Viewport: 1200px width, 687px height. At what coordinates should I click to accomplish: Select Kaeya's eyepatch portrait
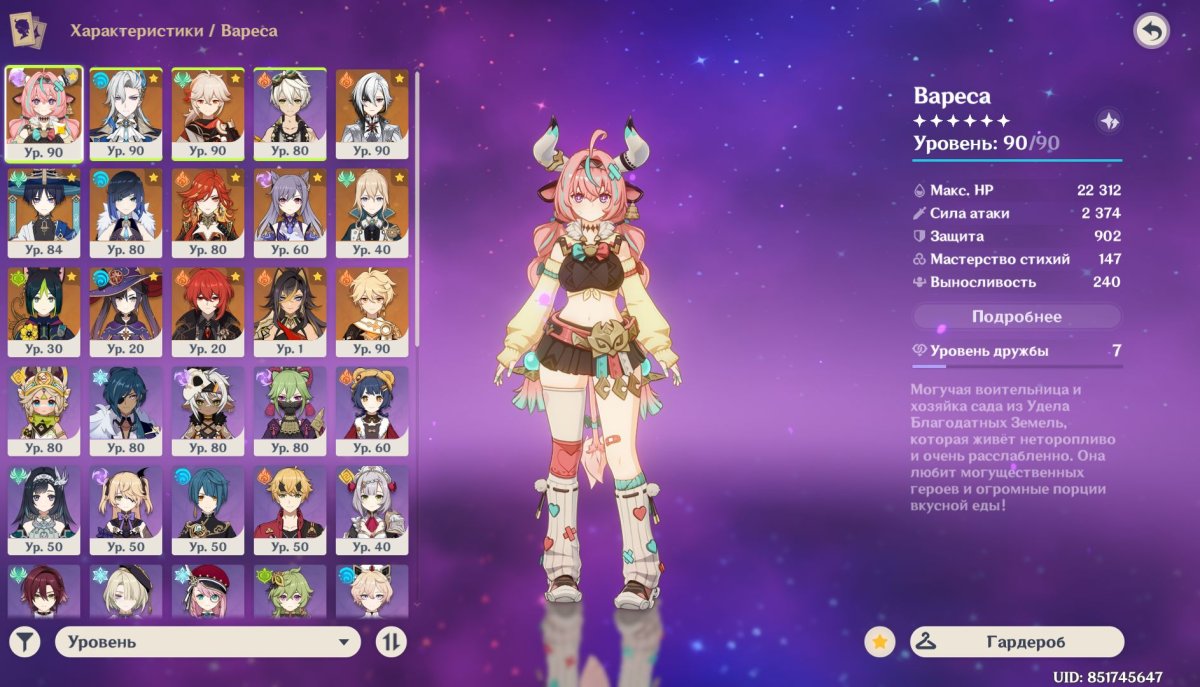126,410
